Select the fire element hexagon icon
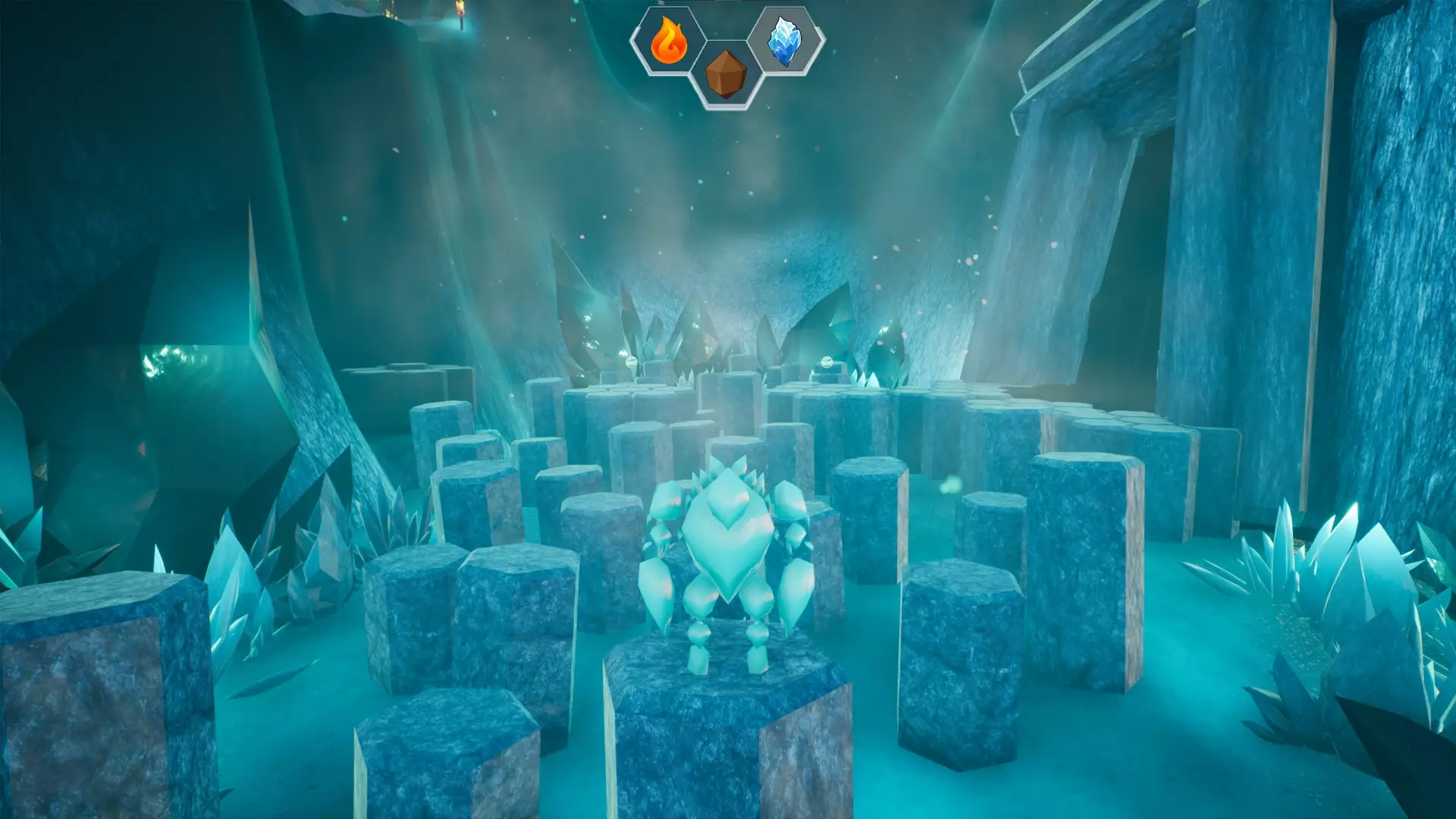 pos(668,41)
